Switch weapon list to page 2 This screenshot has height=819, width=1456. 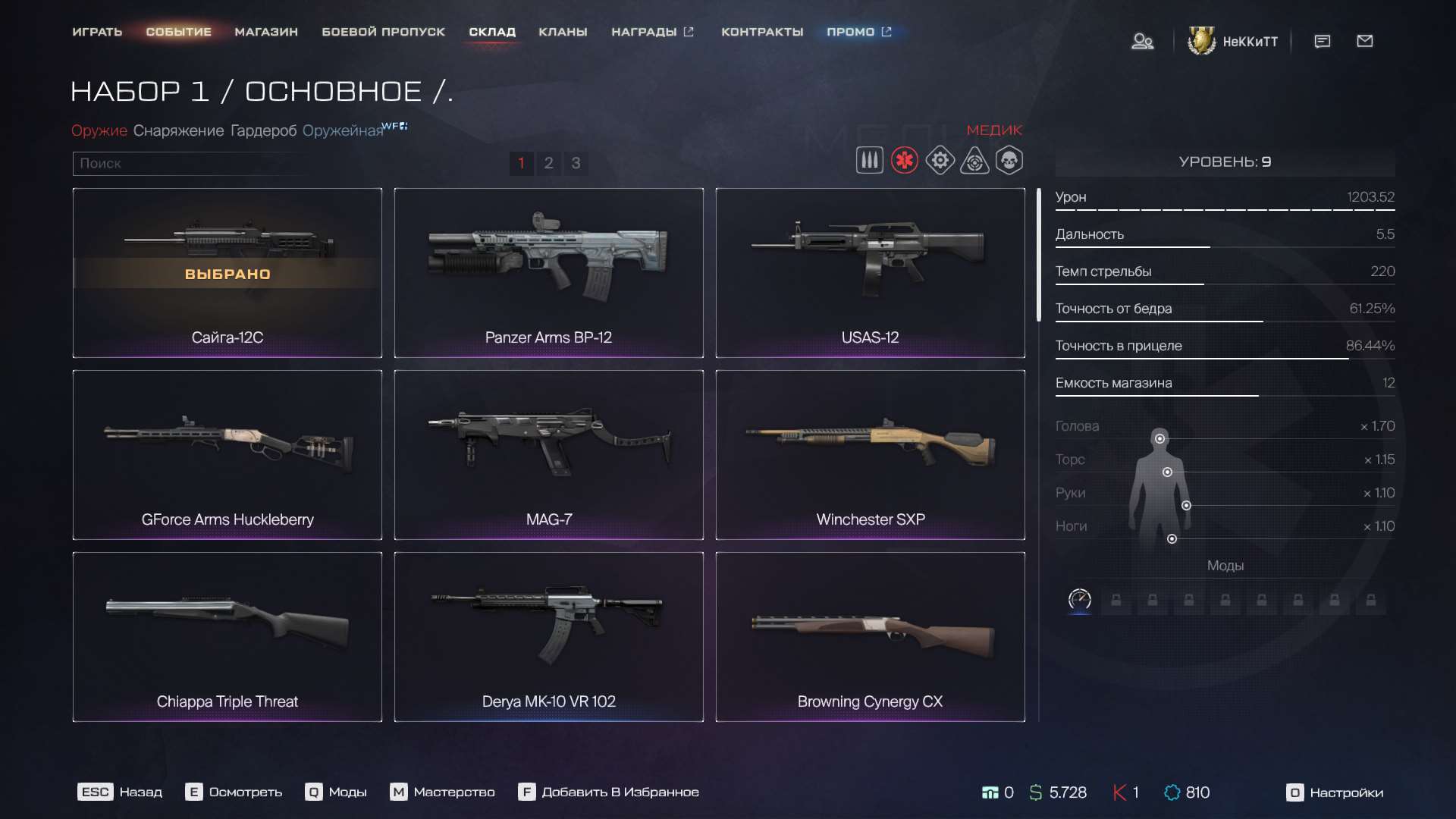(548, 163)
